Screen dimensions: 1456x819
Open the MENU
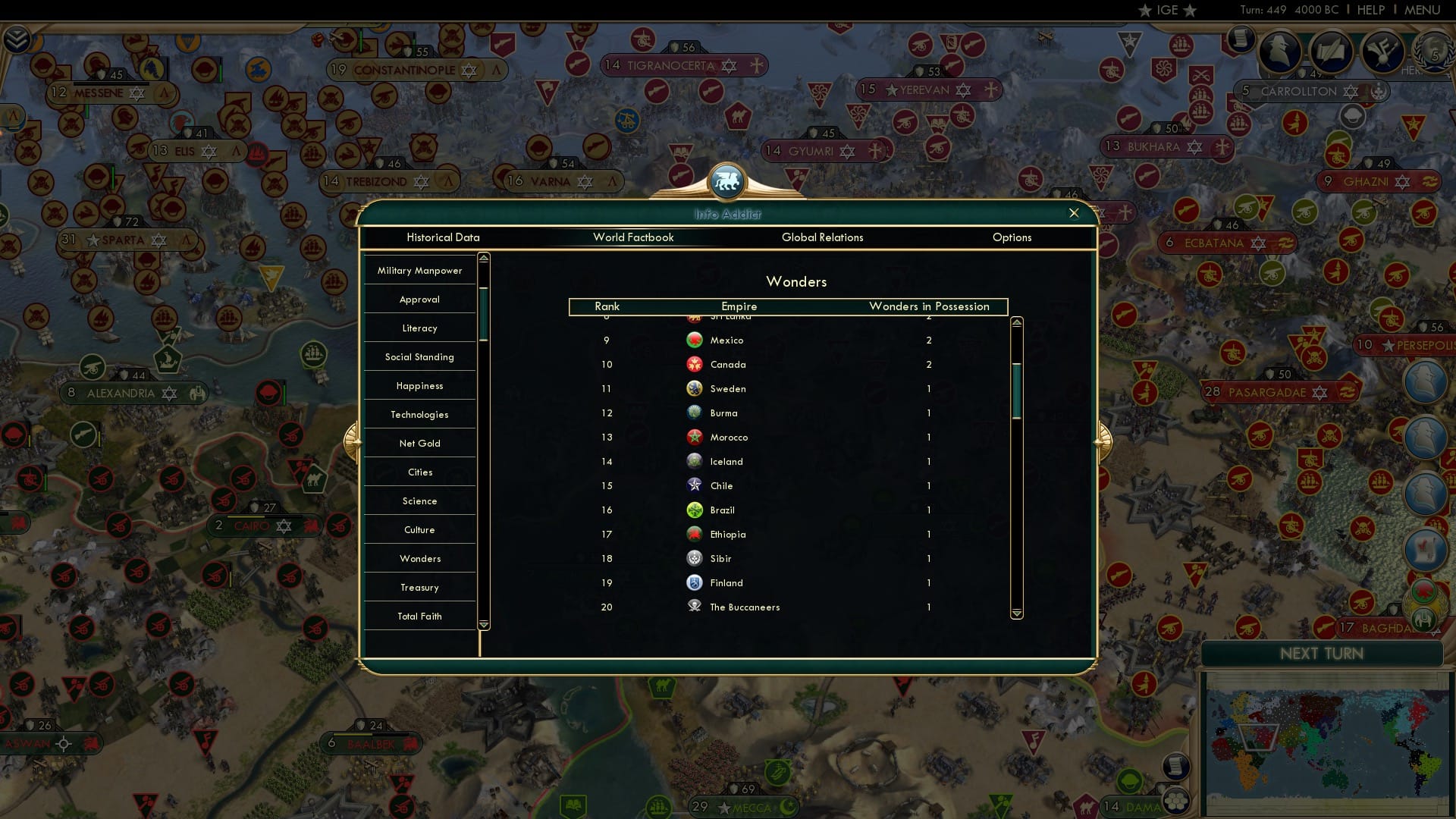click(1423, 10)
